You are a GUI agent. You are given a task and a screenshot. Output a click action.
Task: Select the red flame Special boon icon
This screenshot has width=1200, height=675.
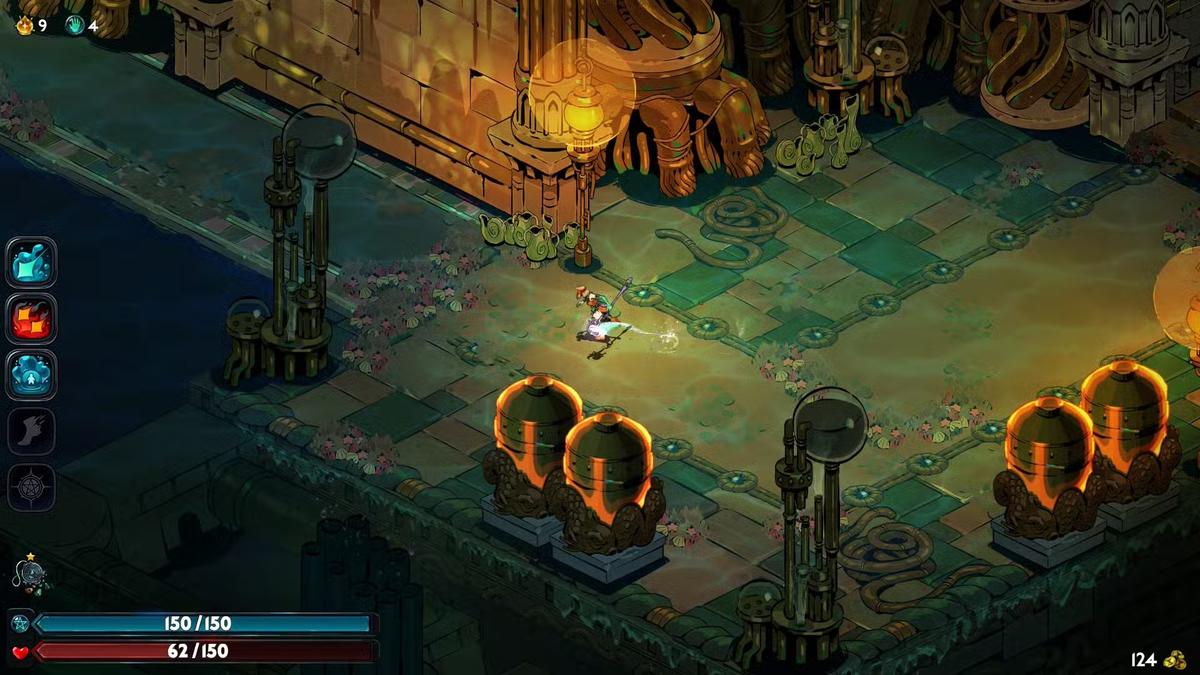[x=31, y=319]
